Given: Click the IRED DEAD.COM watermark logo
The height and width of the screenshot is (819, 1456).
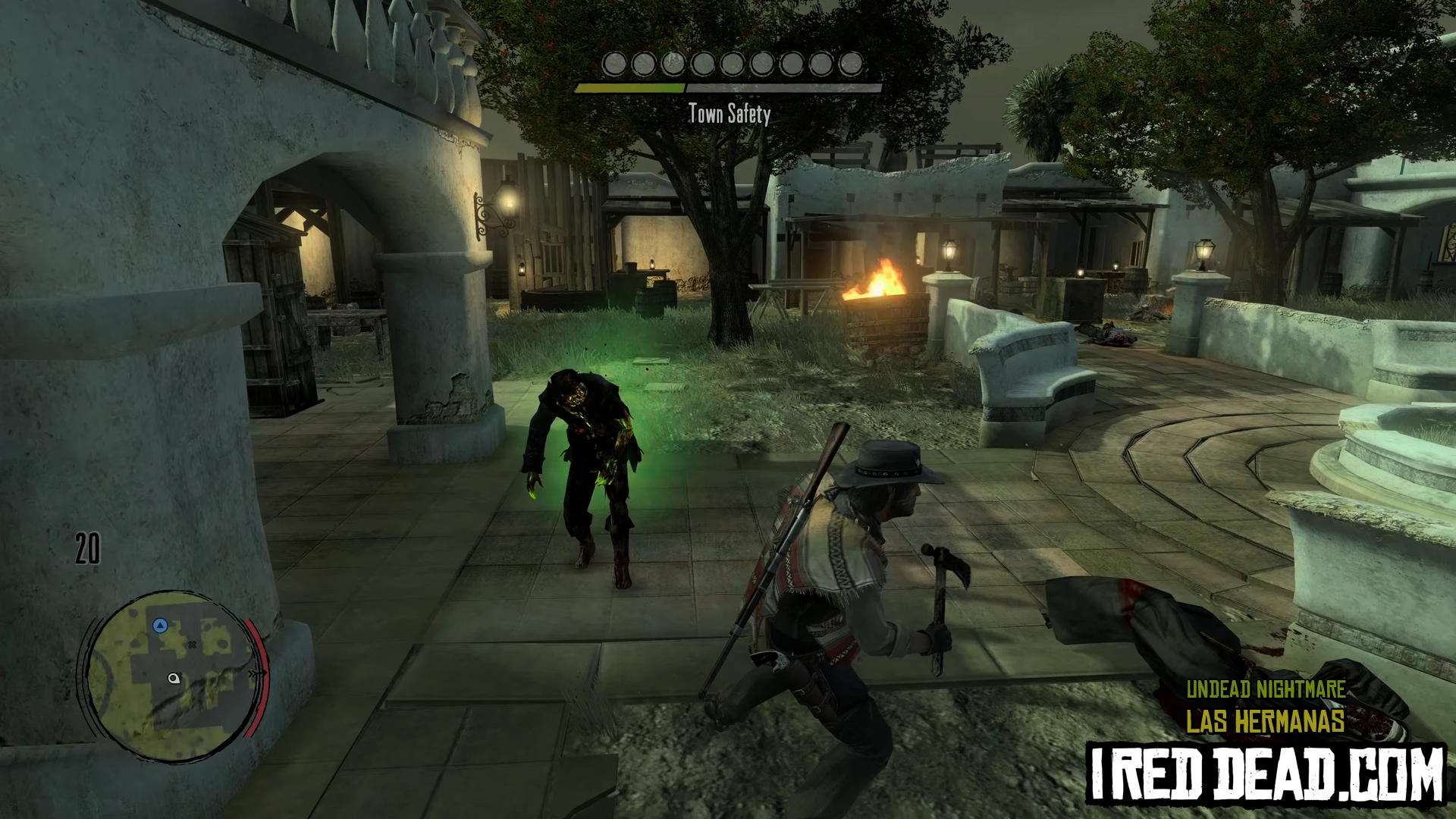Looking at the screenshot, I should (1265, 773).
